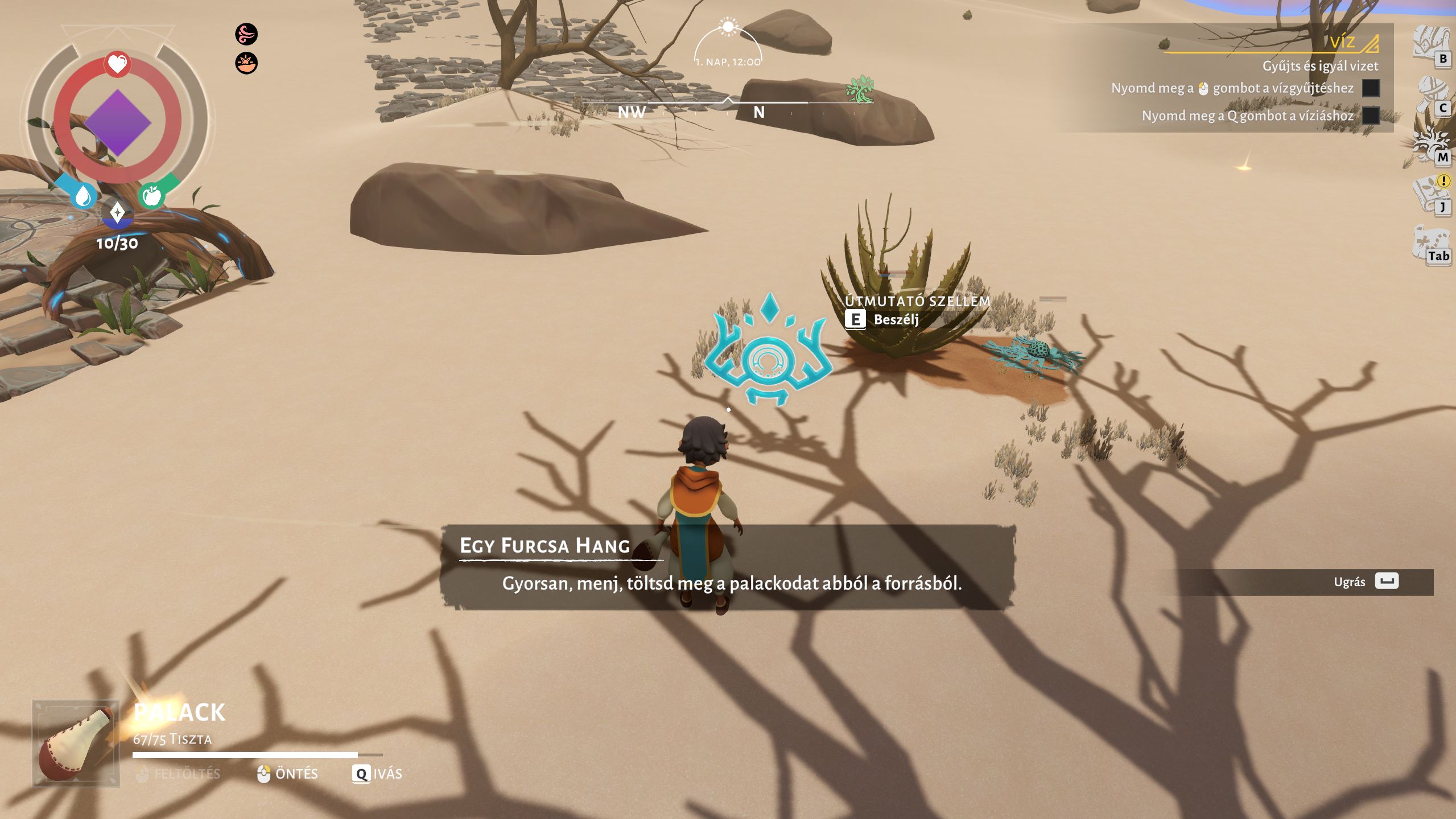Click the Egy Furcsa Hang dialogue box
The image size is (1456, 819).
pos(728,567)
